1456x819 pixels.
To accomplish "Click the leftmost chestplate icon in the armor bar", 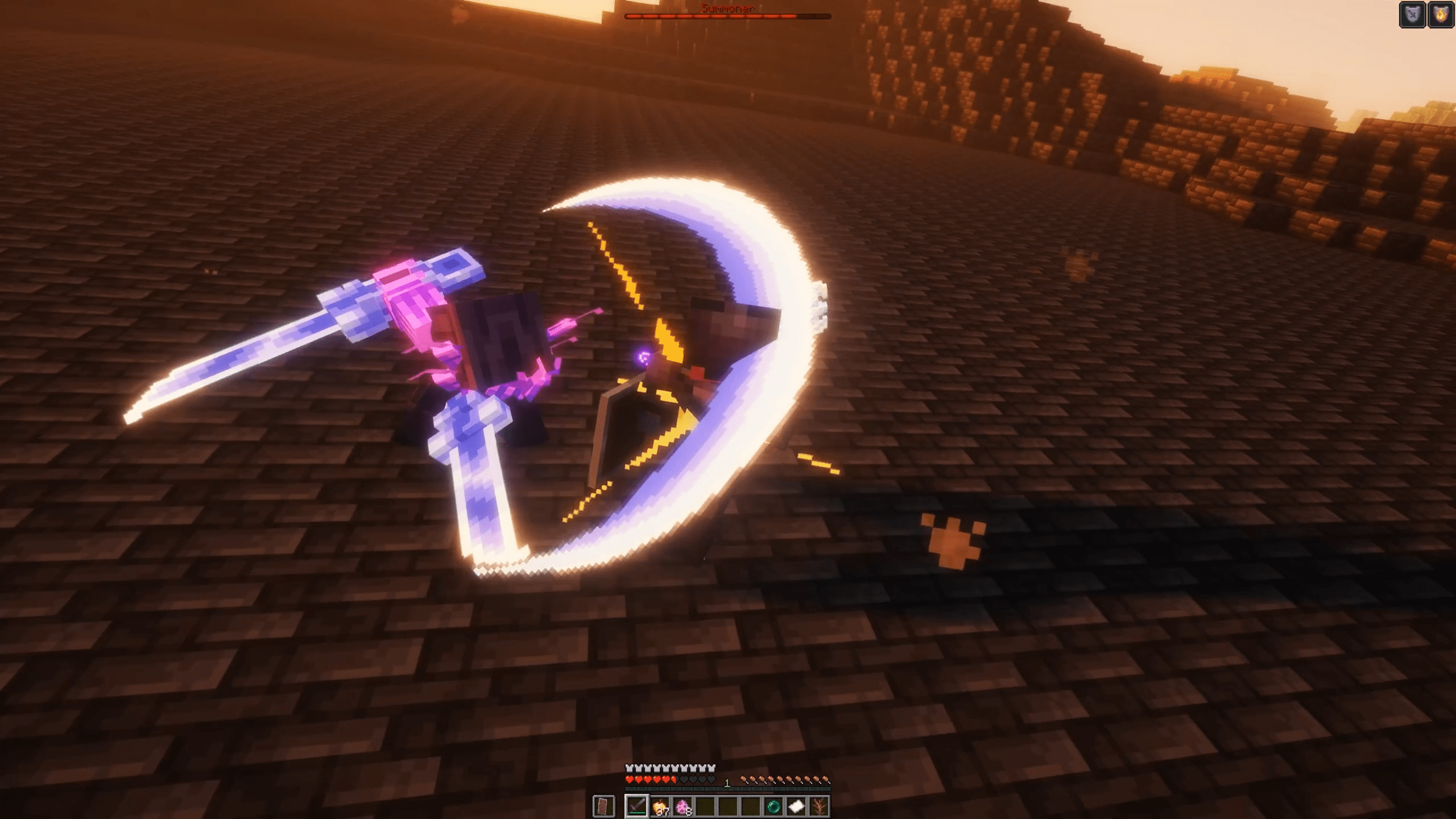I will point(628,768).
